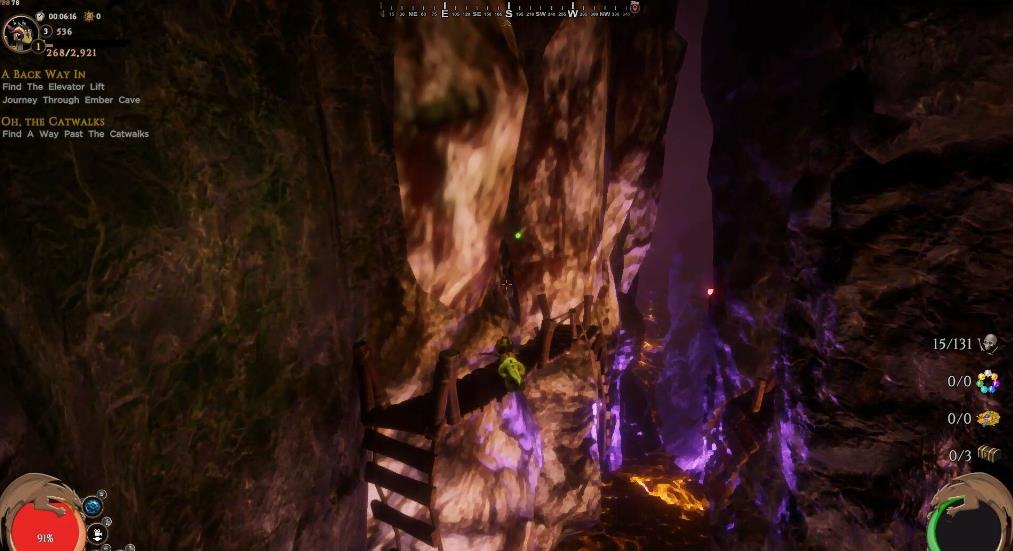This screenshot has width=1013, height=551.
Task: Click the white camera ability icon
Action: click(97, 533)
